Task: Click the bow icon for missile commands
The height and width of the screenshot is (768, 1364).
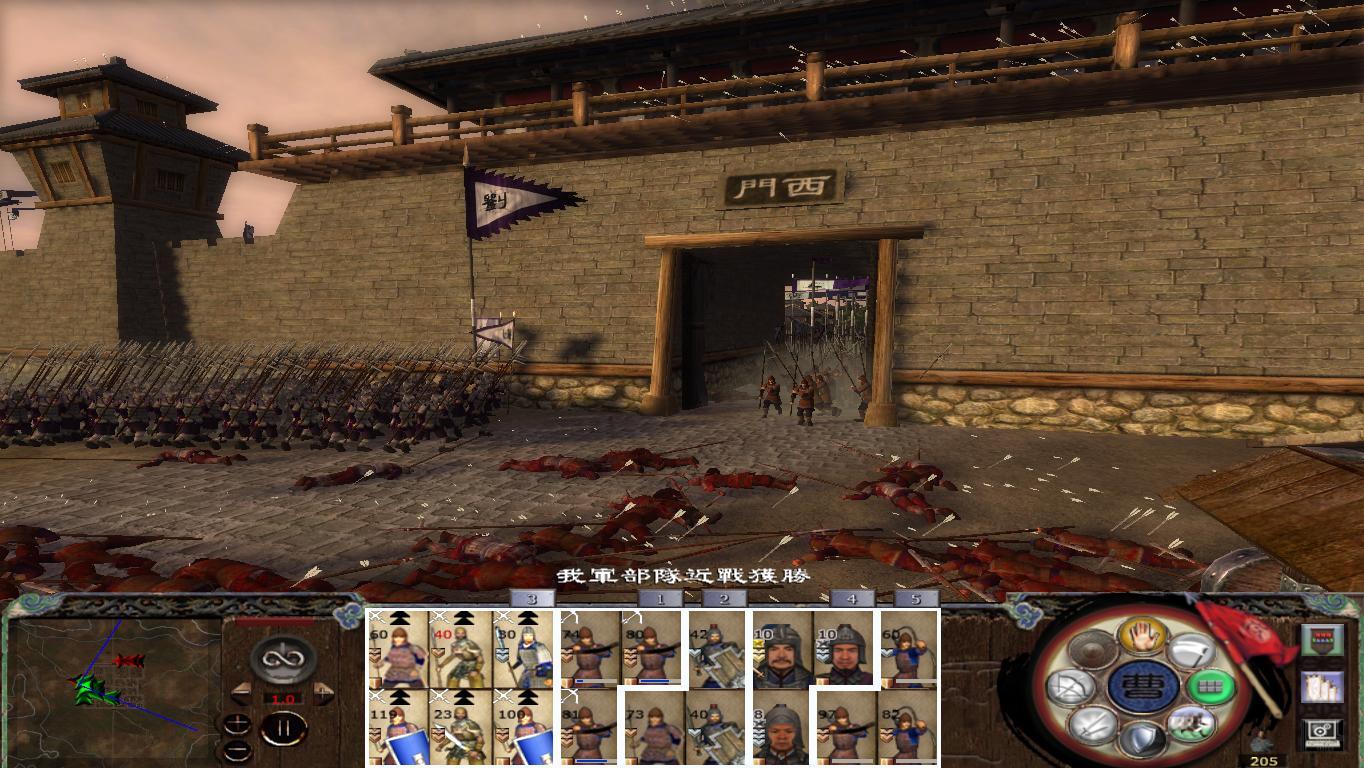Action: point(1072,688)
